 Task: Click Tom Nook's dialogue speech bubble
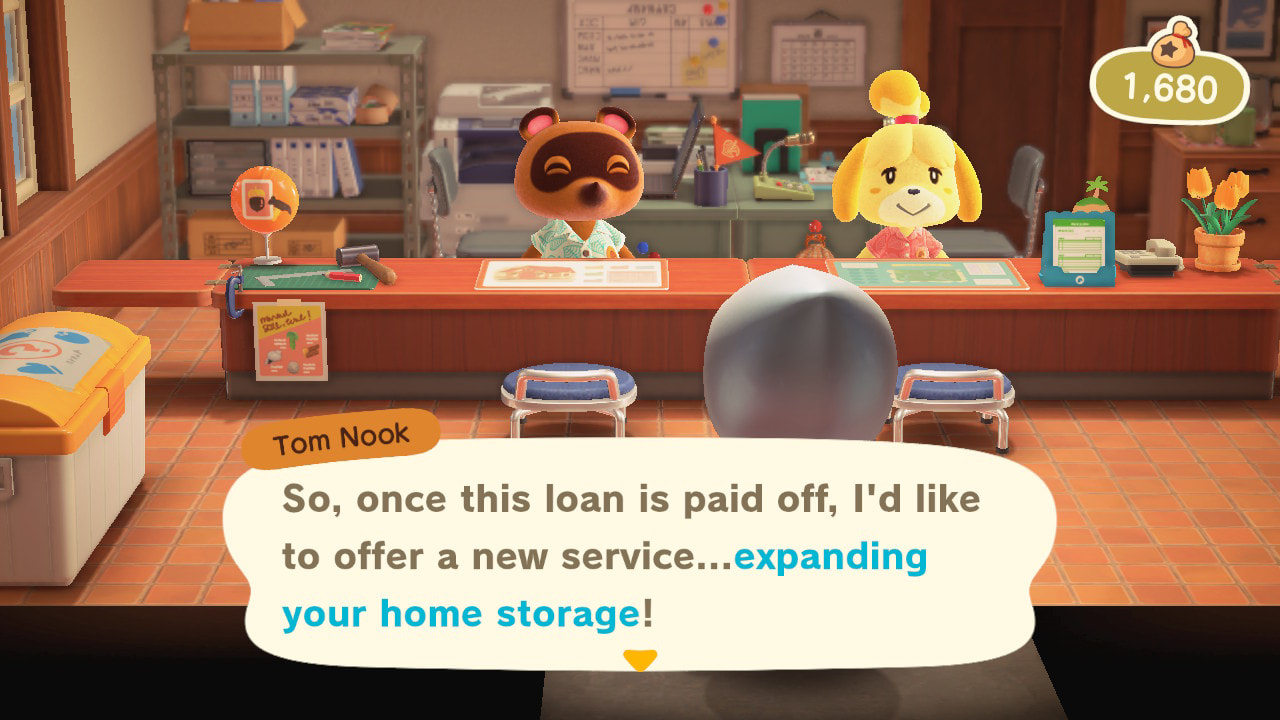coord(638,555)
